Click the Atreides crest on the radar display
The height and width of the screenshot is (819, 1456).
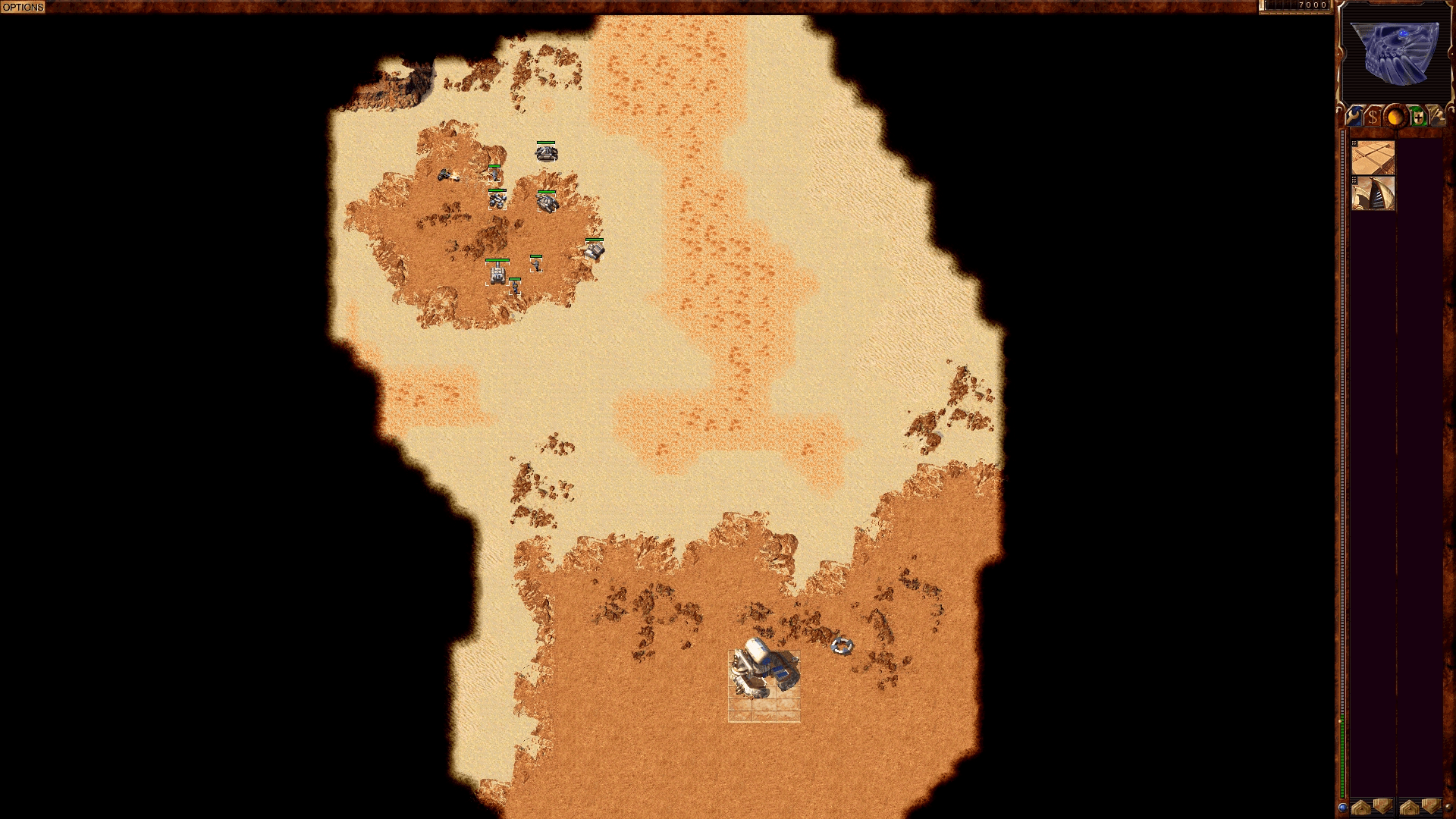click(x=1397, y=53)
